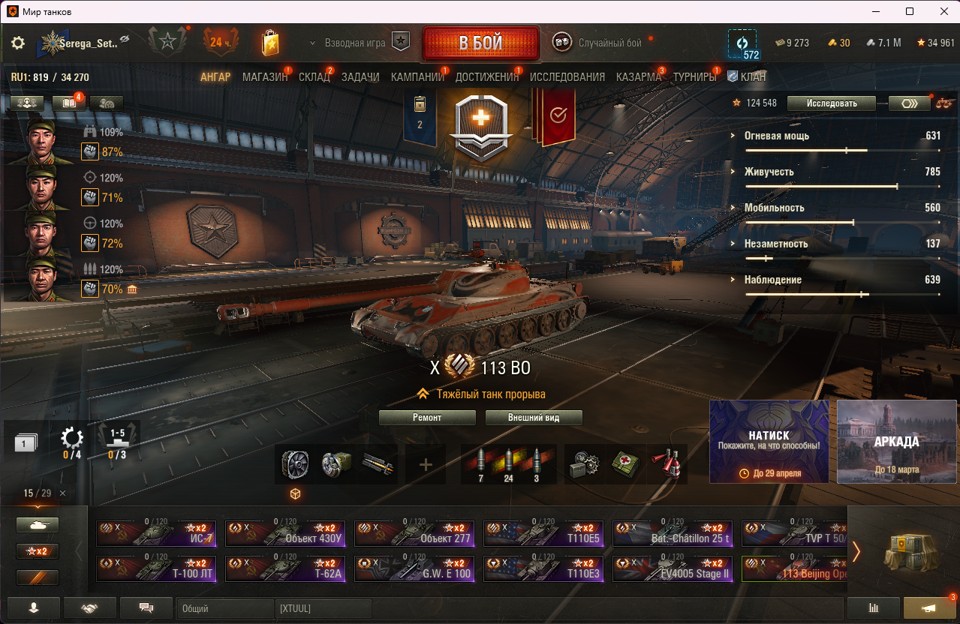Open Внешний вид customization
Image resolution: width=960 pixels, height=624 pixels.
point(533,417)
